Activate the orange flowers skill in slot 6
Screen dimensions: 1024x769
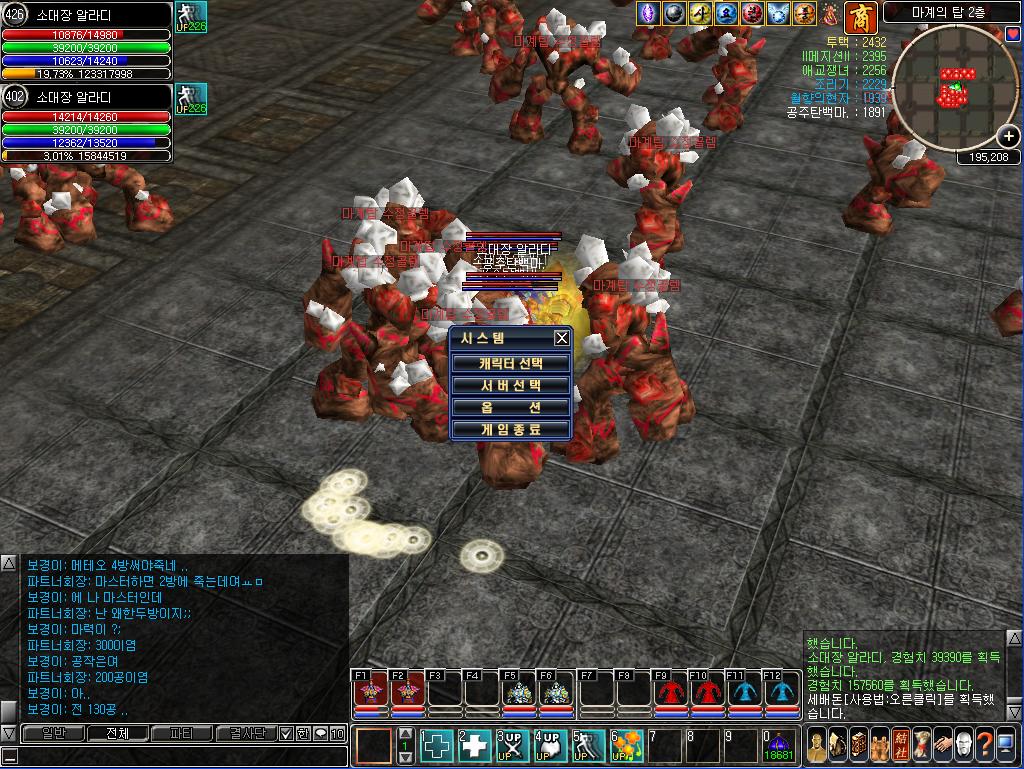(x=627, y=745)
